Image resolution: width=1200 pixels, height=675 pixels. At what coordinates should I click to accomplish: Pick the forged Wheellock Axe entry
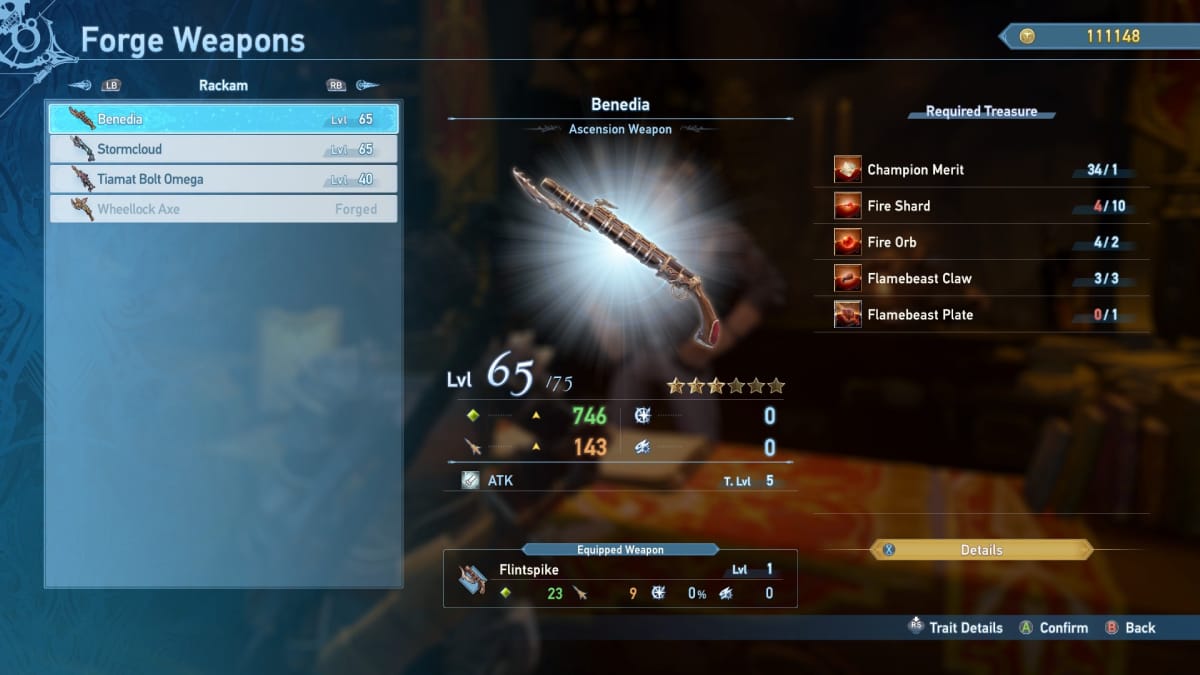[x=223, y=209]
